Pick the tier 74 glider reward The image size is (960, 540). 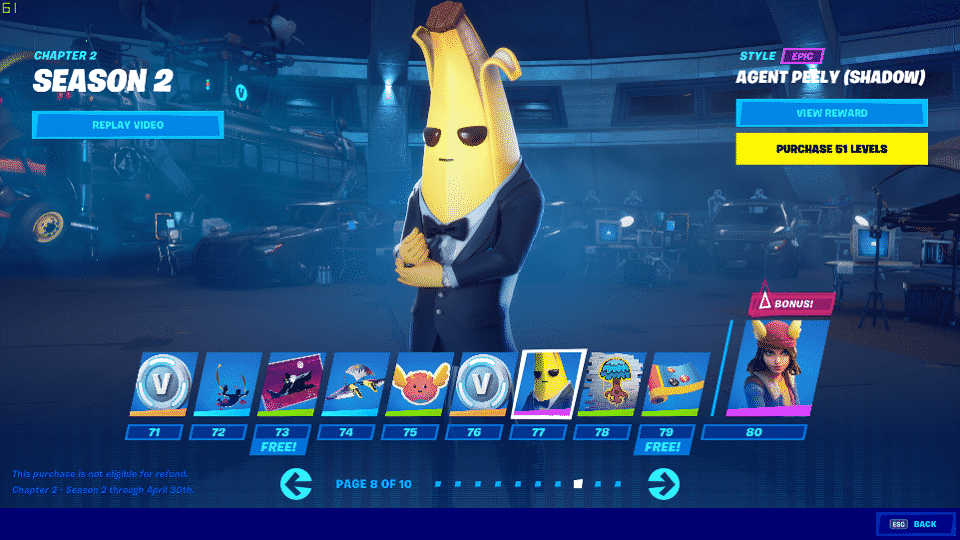point(354,383)
